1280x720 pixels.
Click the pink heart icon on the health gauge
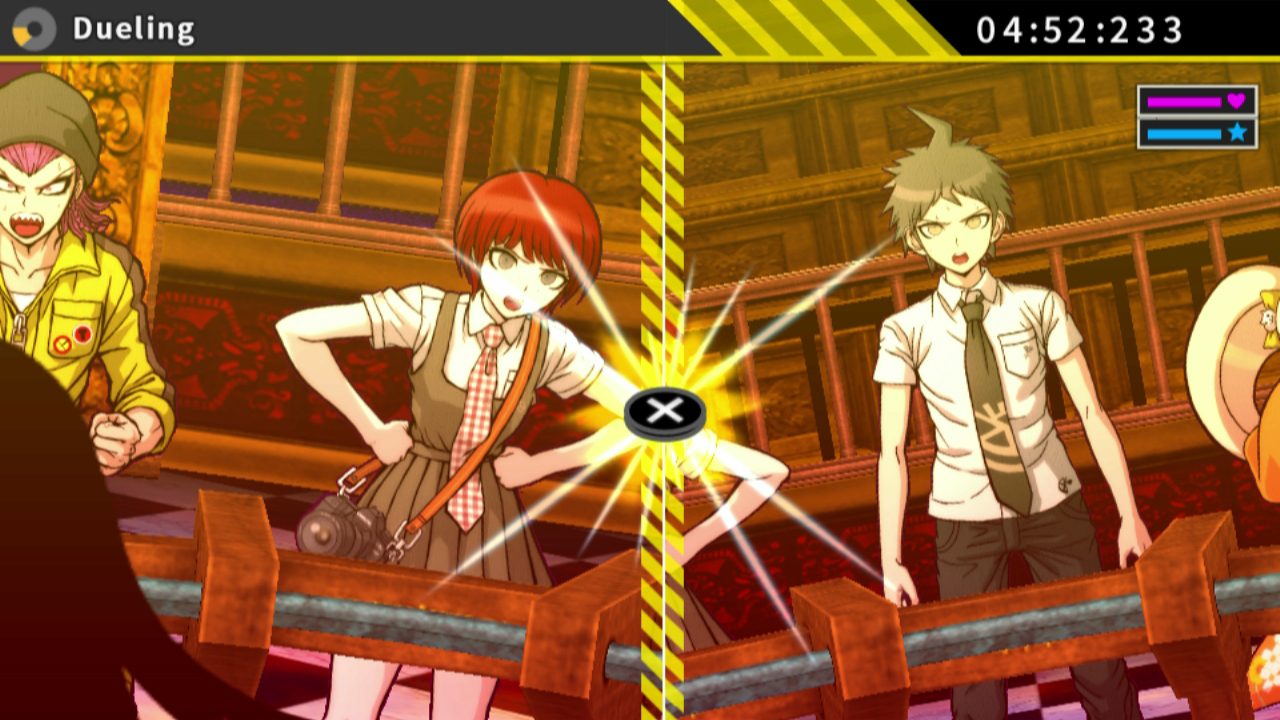[1234, 100]
